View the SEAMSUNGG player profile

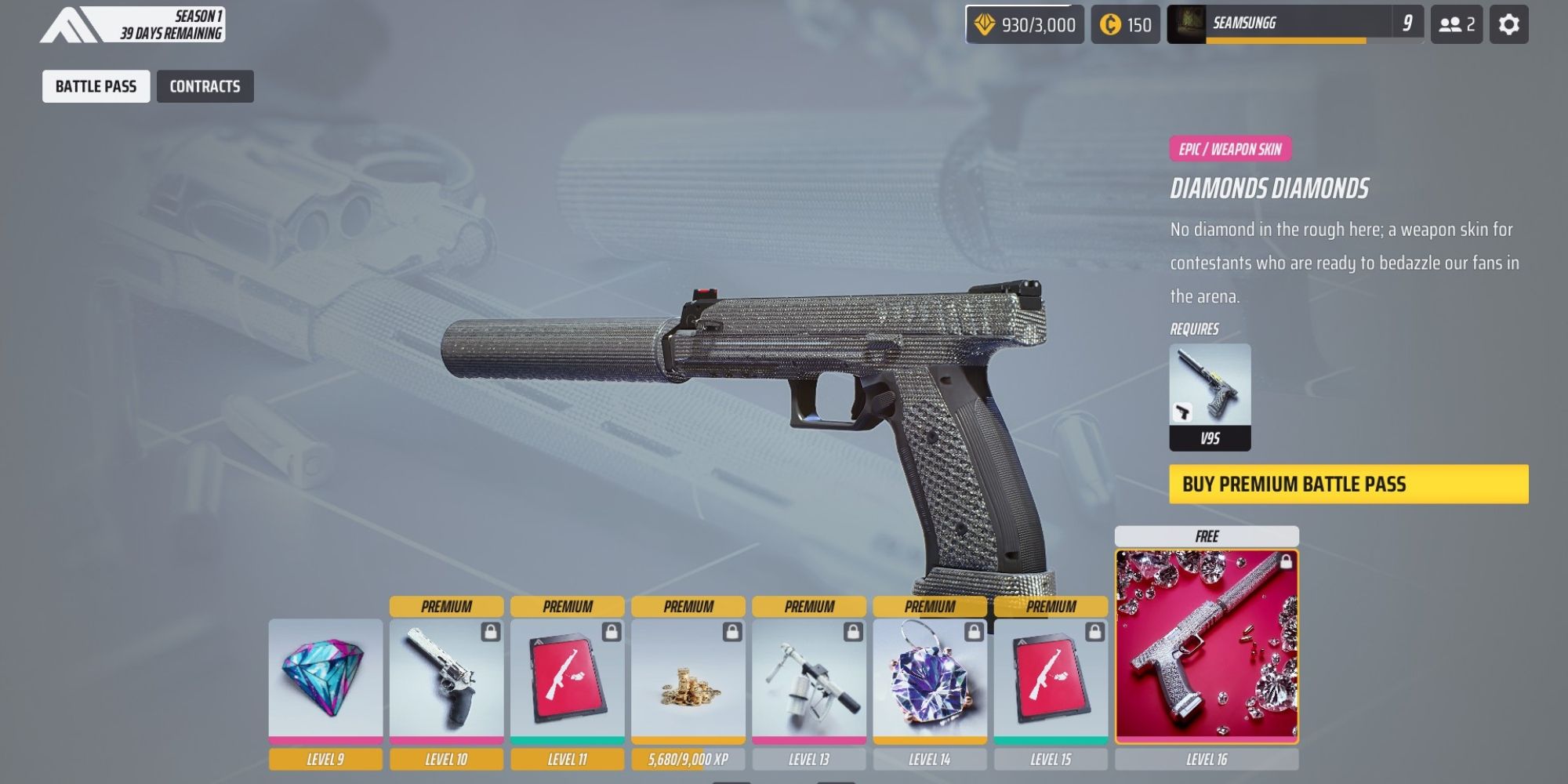pyautogui.click(x=1294, y=24)
